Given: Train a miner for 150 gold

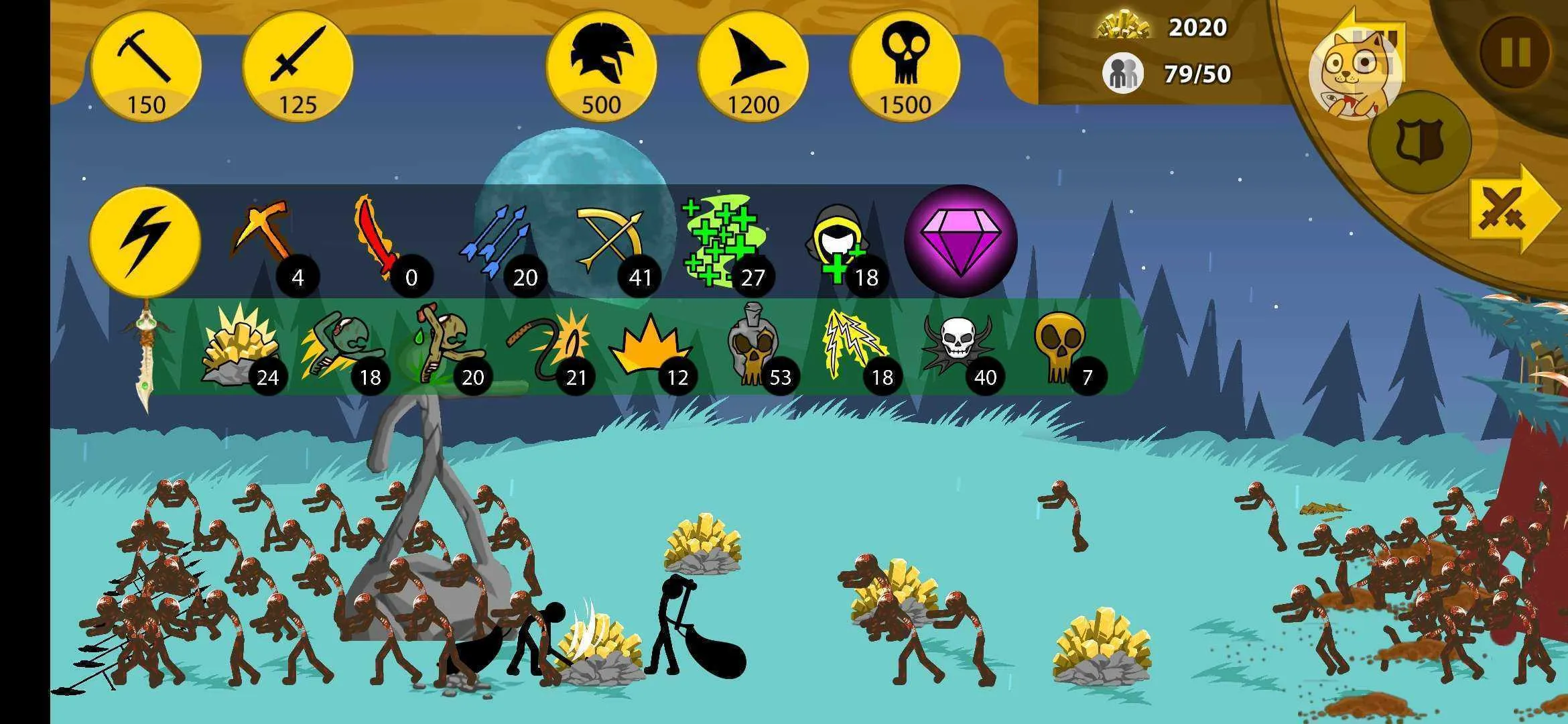Looking at the screenshot, I should (x=146, y=67).
